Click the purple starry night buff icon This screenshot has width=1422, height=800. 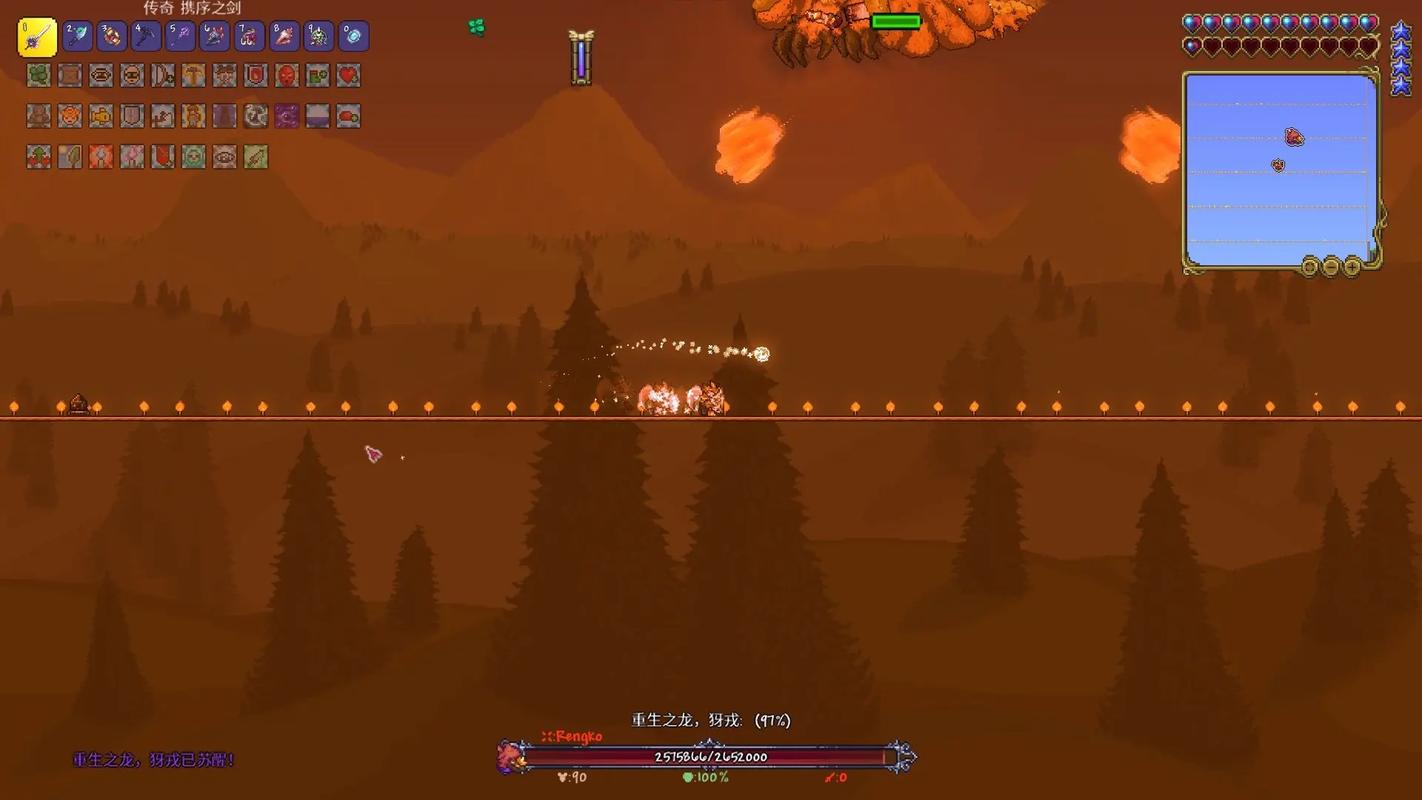coord(286,116)
